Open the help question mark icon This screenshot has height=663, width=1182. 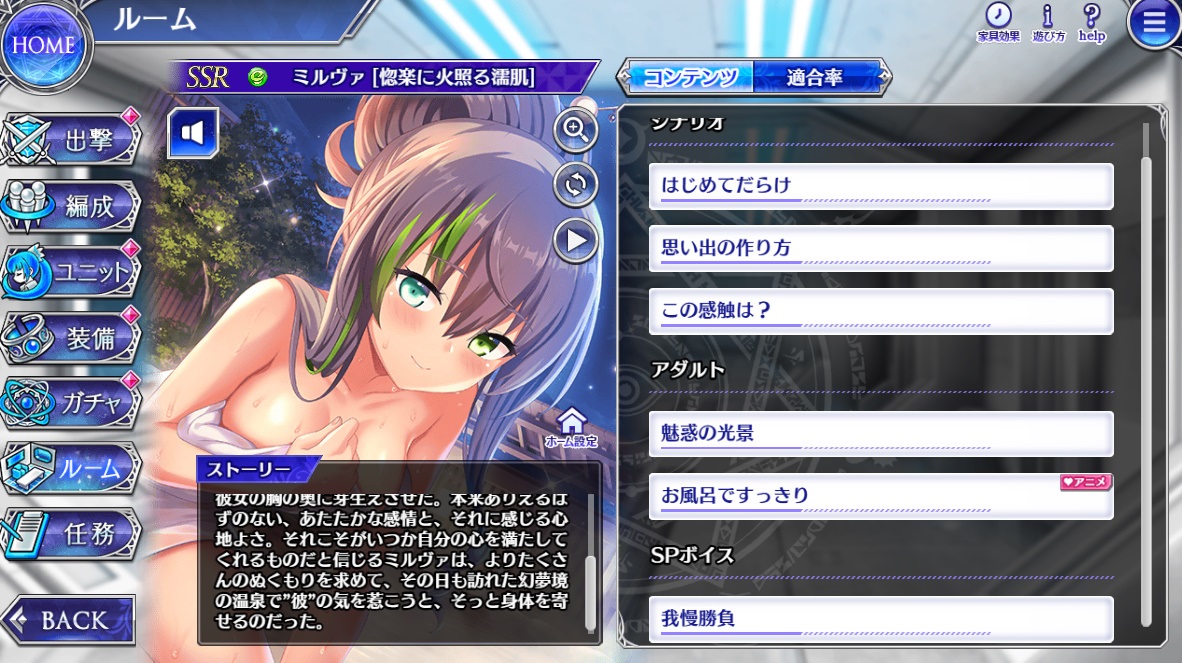click(x=1091, y=22)
